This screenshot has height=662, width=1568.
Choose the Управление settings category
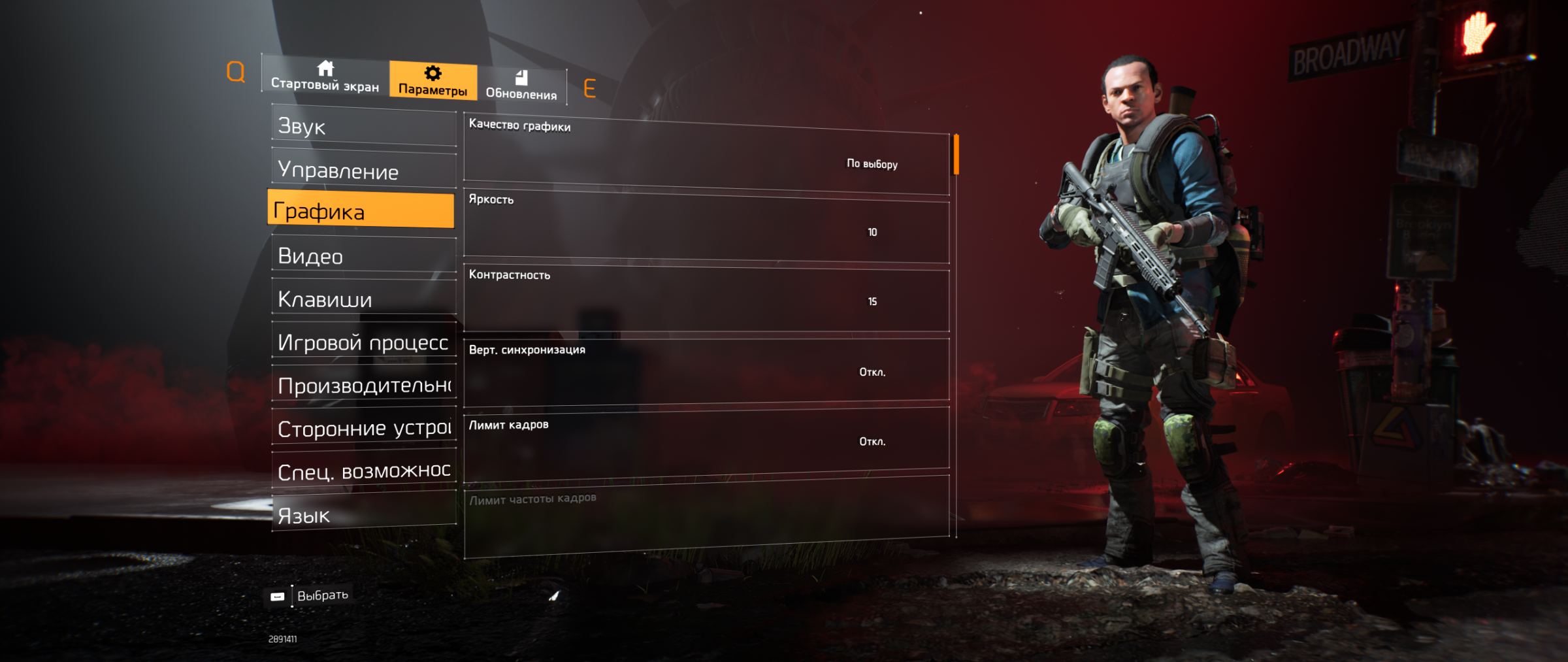point(363,170)
